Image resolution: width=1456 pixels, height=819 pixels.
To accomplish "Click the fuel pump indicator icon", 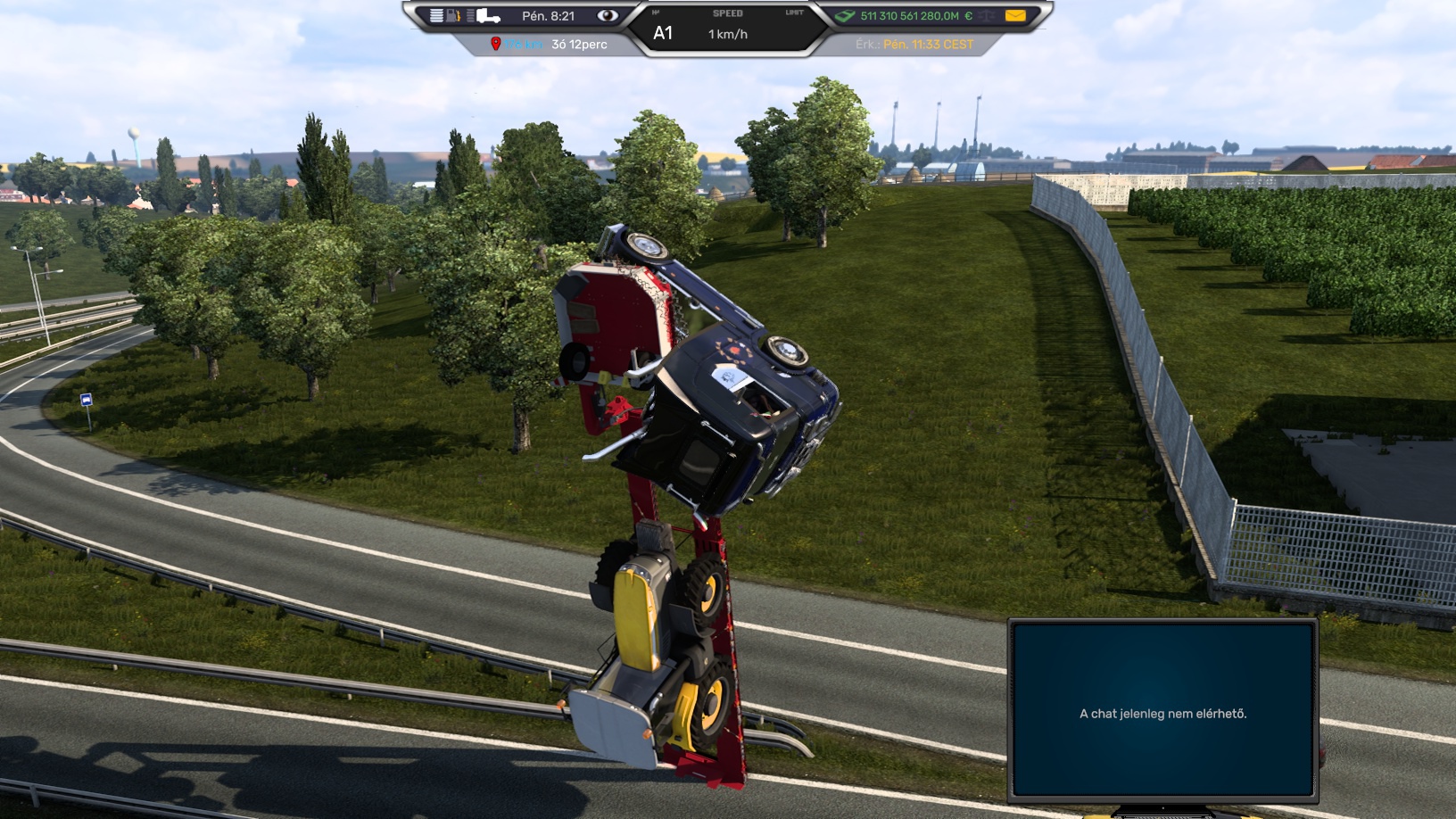I will pyautogui.click(x=453, y=15).
